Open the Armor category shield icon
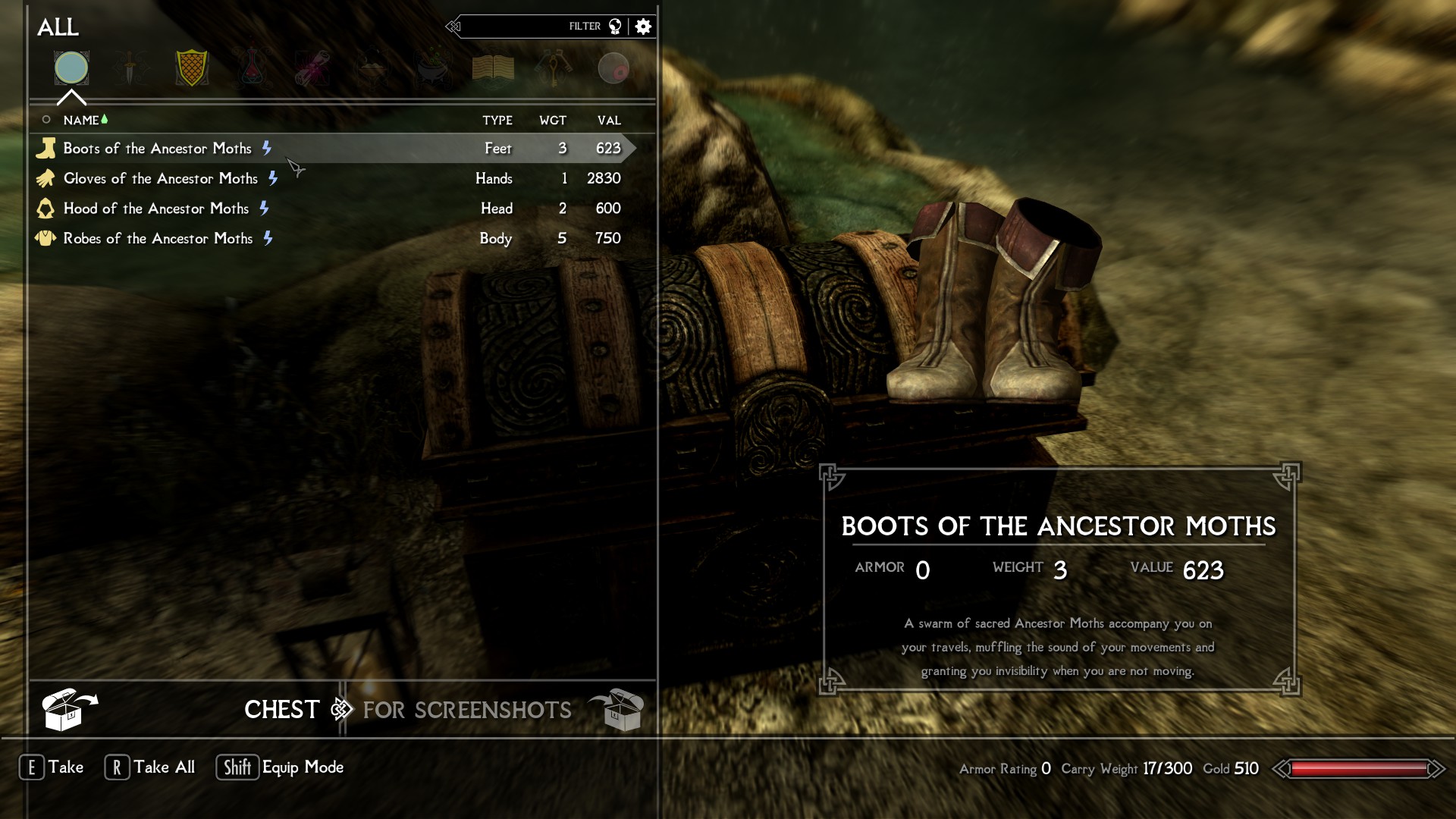 [191, 68]
